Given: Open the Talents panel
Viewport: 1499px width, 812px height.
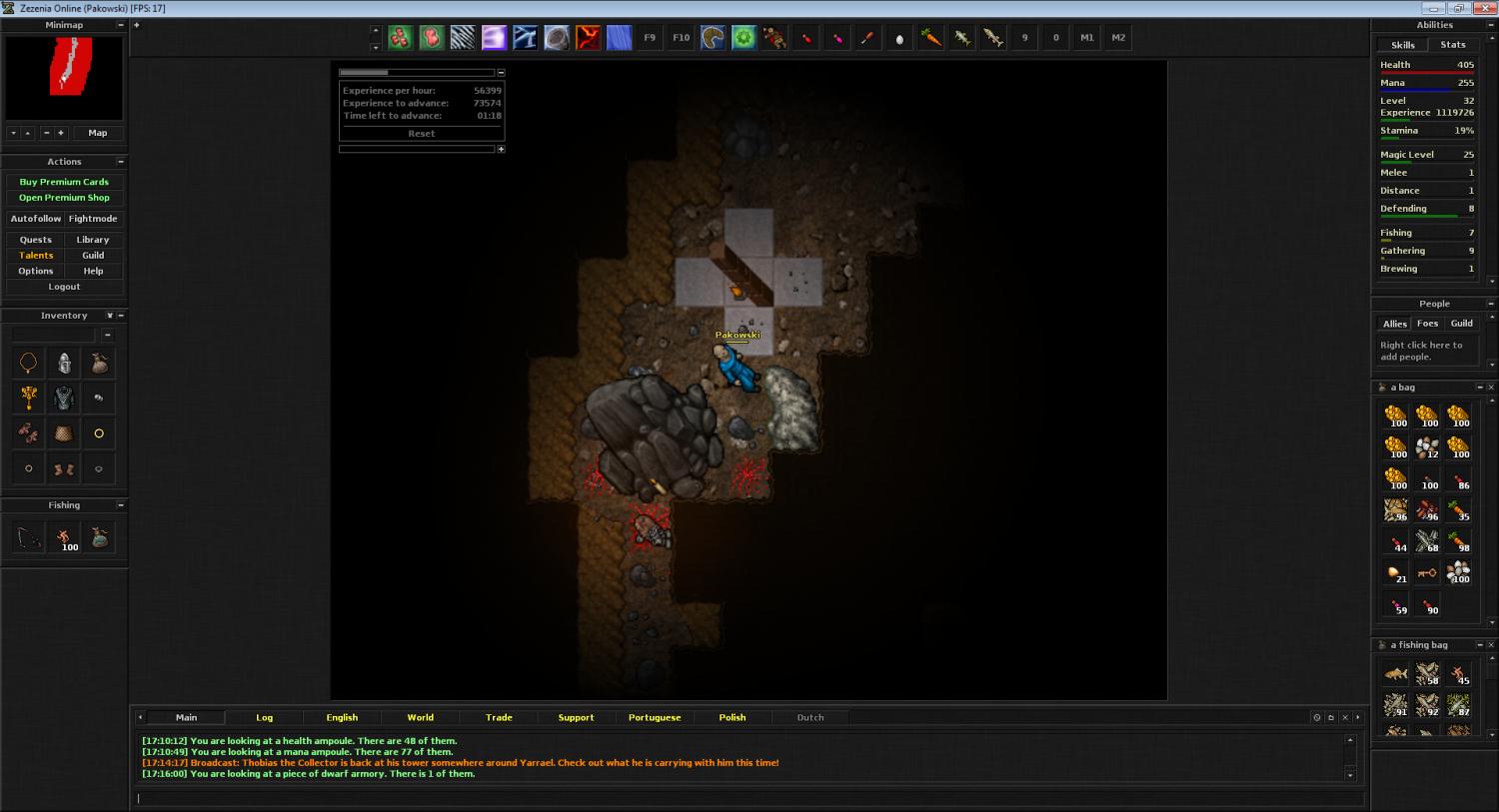Looking at the screenshot, I should coord(36,256).
